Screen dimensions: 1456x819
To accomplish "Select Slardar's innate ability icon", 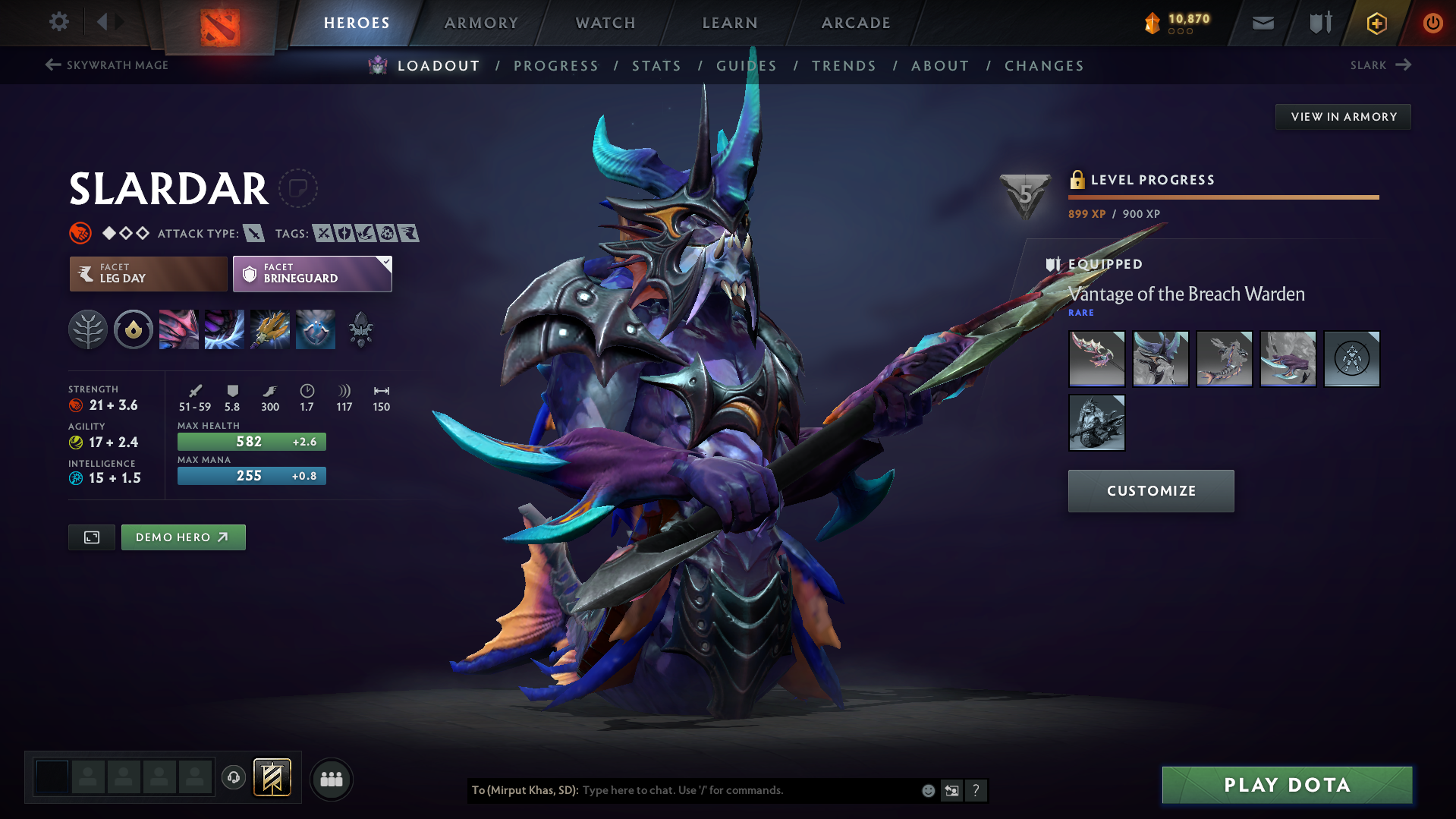I will point(134,329).
